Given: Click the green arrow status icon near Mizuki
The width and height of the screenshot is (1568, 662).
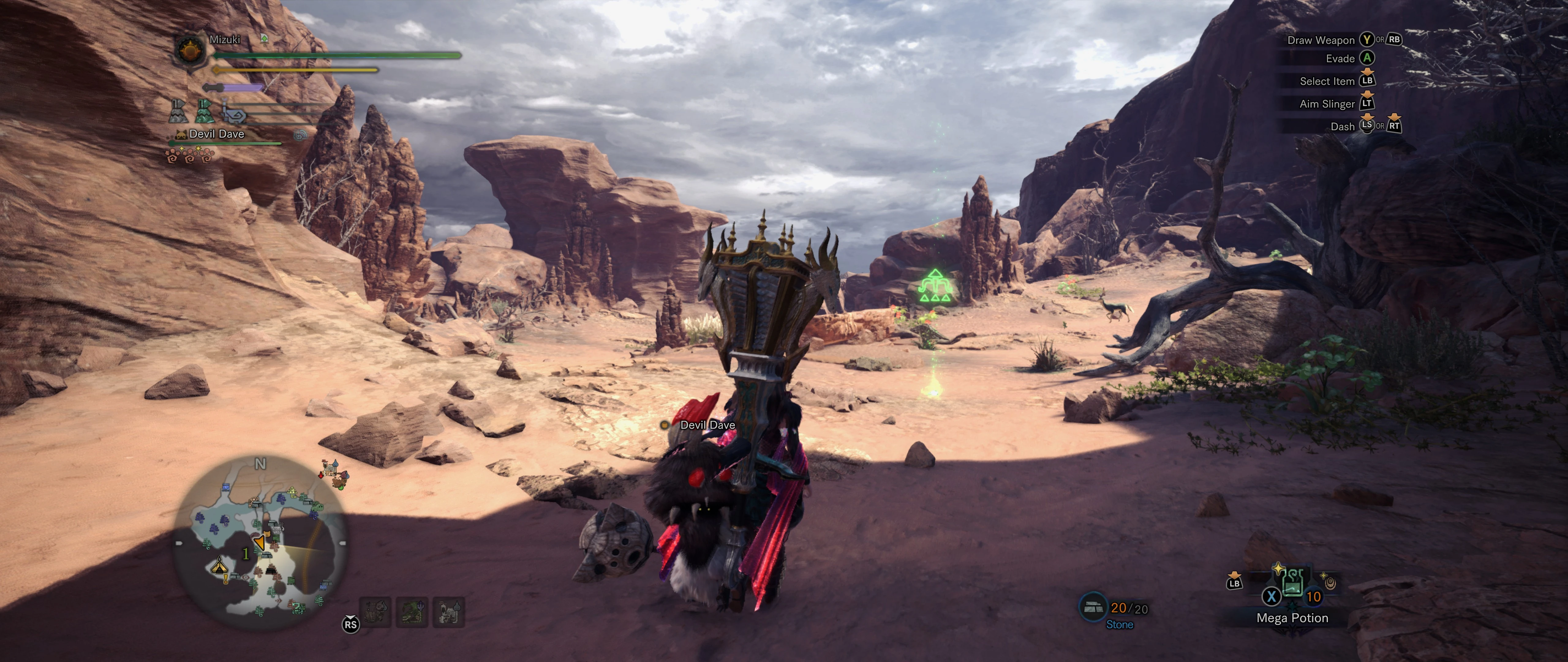Looking at the screenshot, I should click(x=264, y=39).
